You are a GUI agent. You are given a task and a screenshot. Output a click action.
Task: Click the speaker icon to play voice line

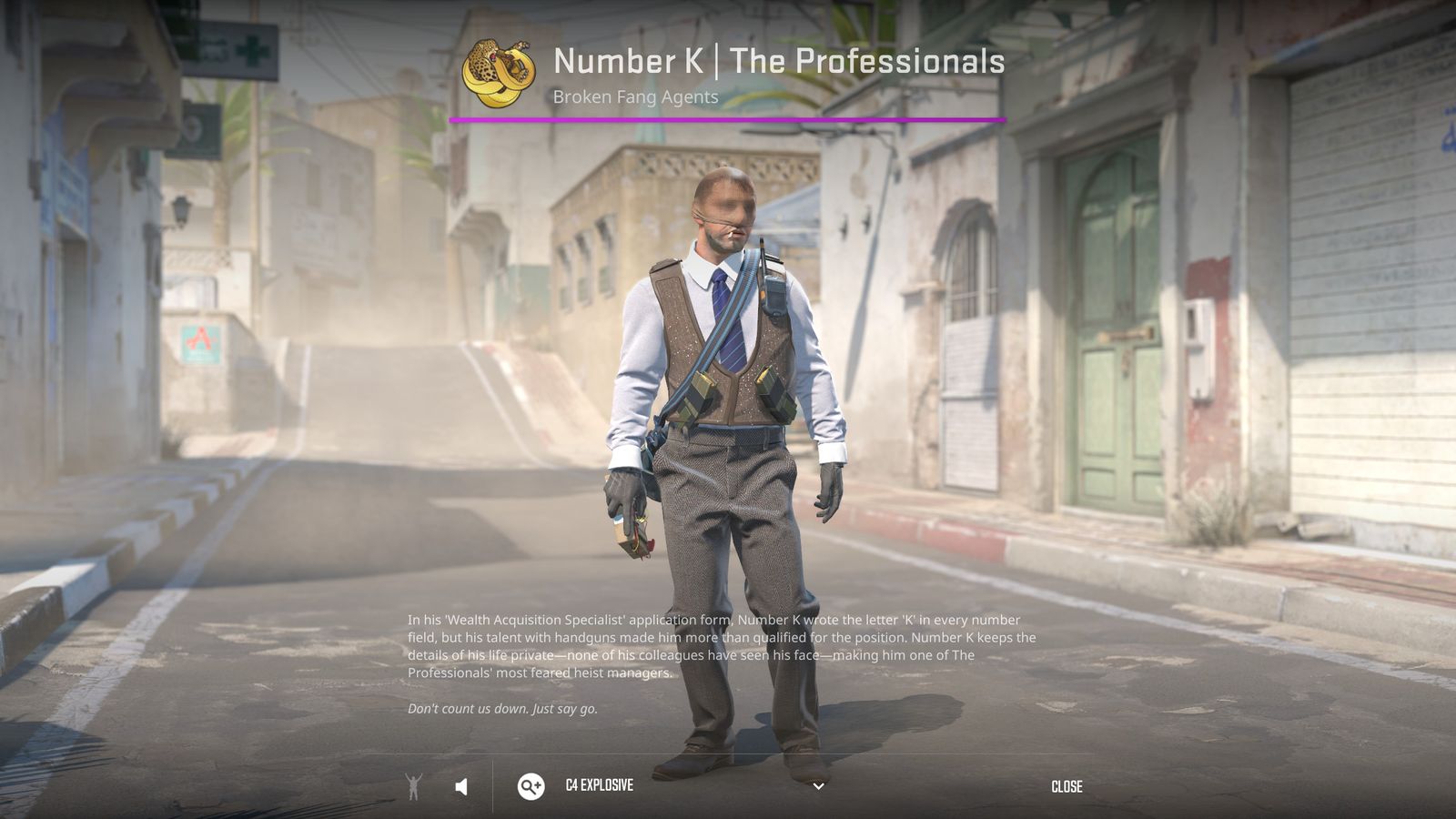tap(462, 786)
